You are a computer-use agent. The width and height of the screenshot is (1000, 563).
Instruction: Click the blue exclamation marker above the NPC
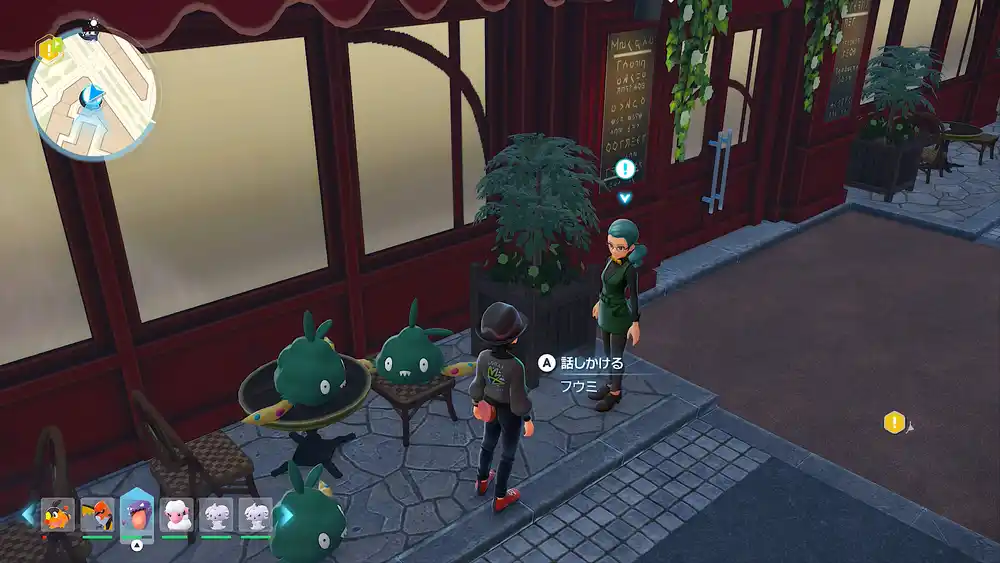625,169
